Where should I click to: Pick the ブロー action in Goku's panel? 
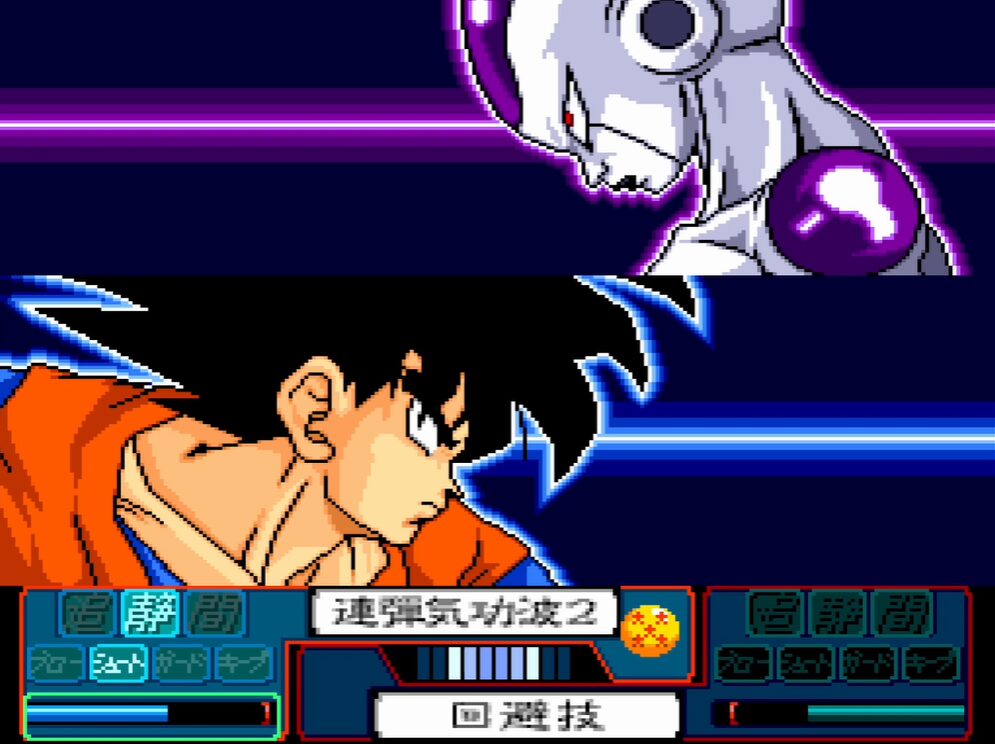coord(57,662)
